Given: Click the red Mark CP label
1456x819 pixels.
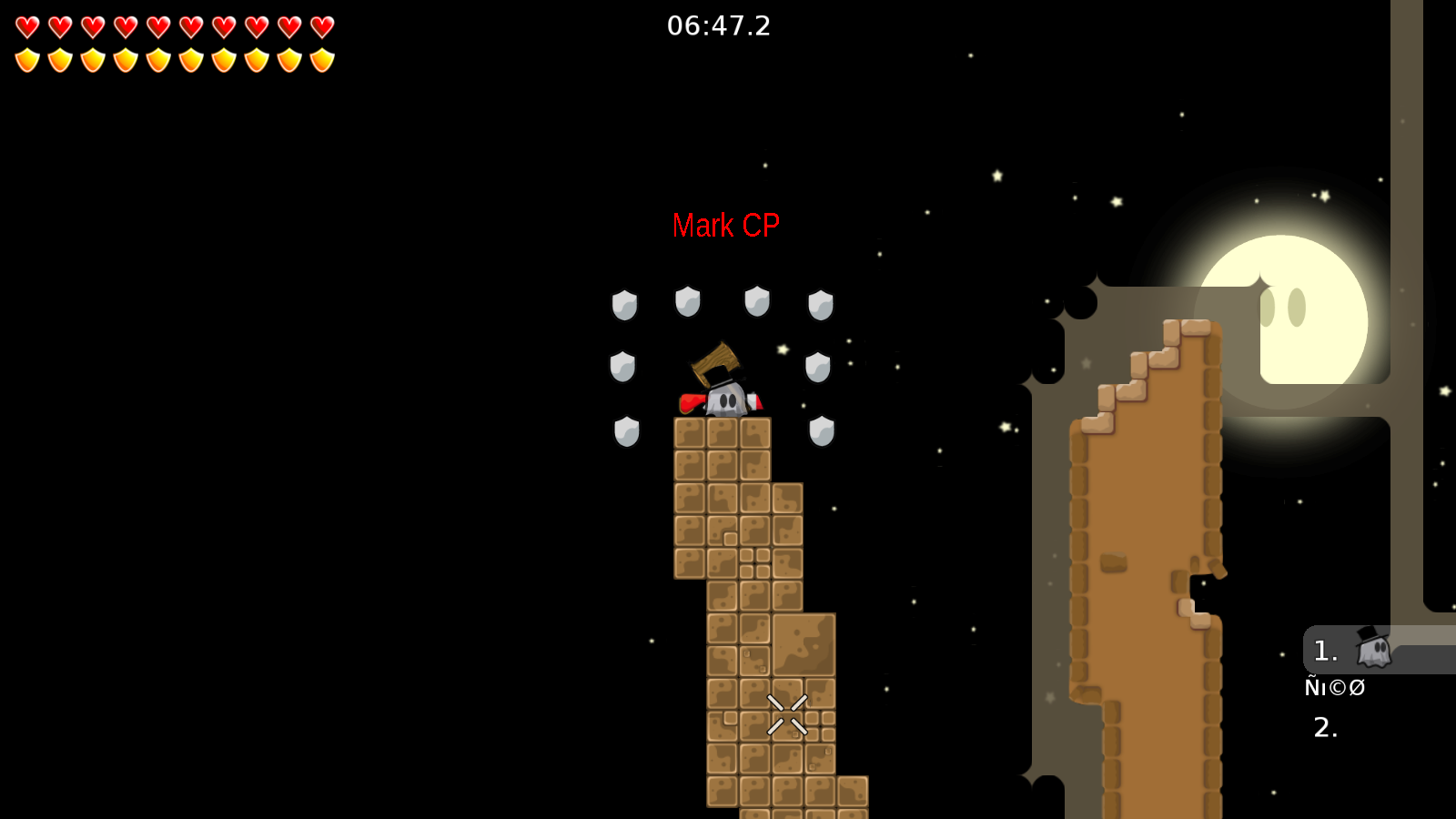Looking at the screenshot, I should (x=726, y=225).
